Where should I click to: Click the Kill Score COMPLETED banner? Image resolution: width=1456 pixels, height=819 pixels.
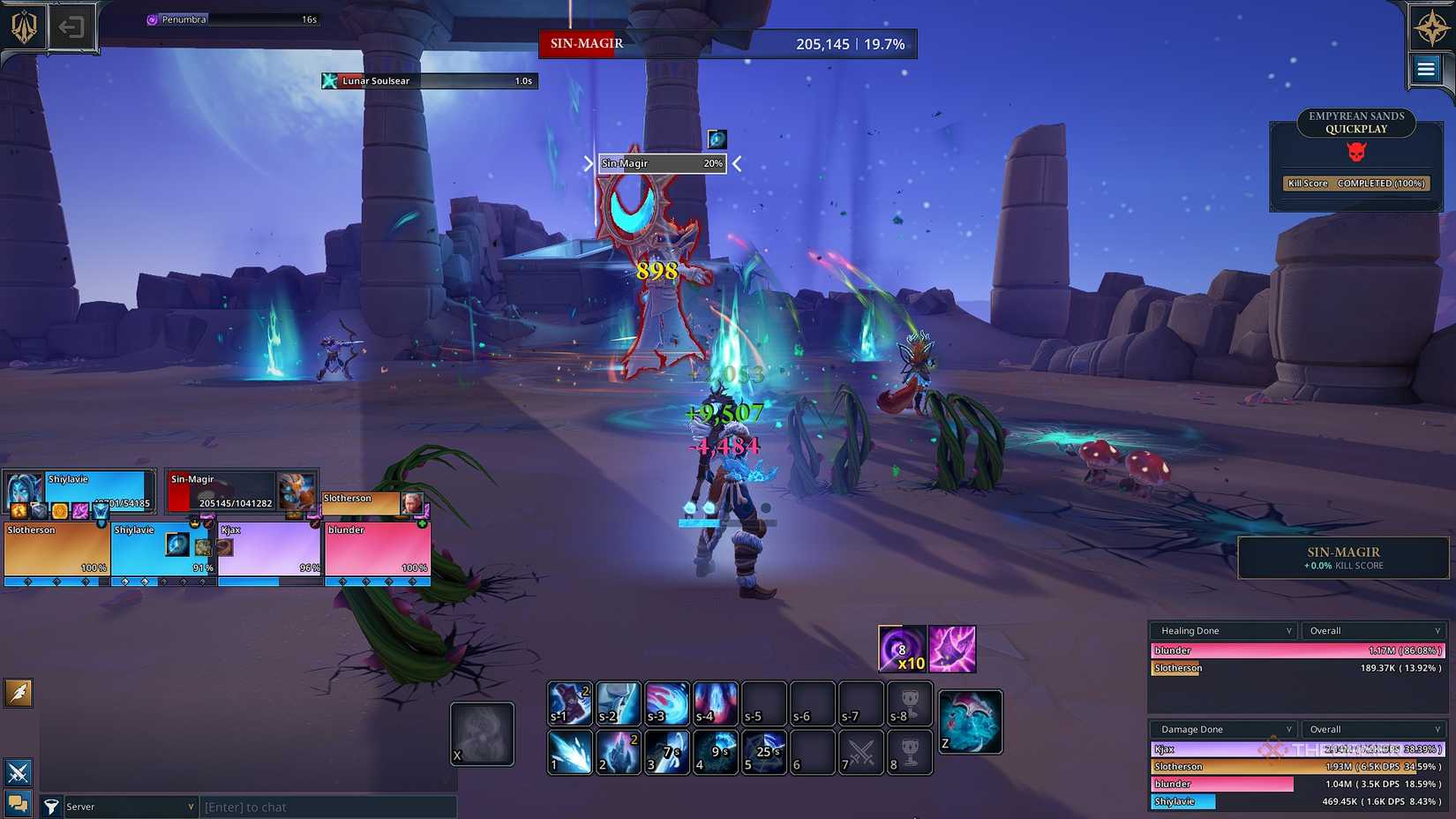coord(1355,184)
